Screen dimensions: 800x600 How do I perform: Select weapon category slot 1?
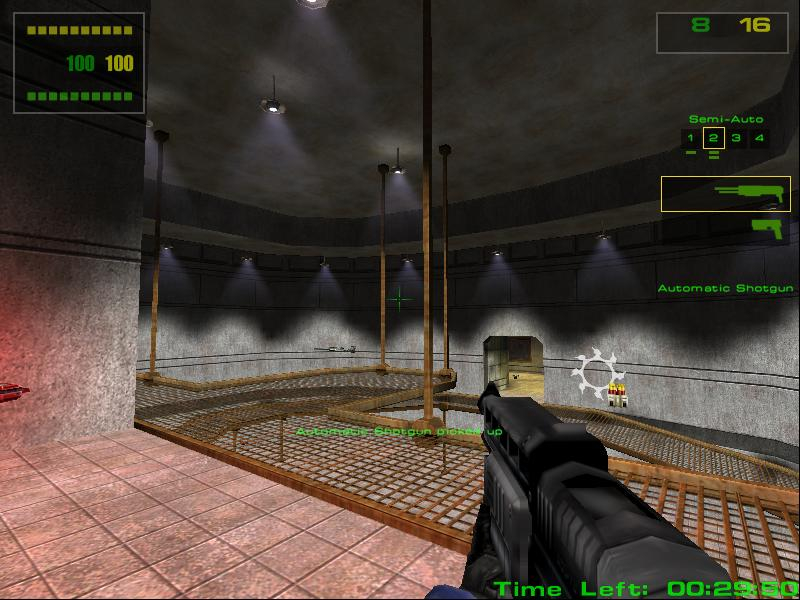(690, 138)
